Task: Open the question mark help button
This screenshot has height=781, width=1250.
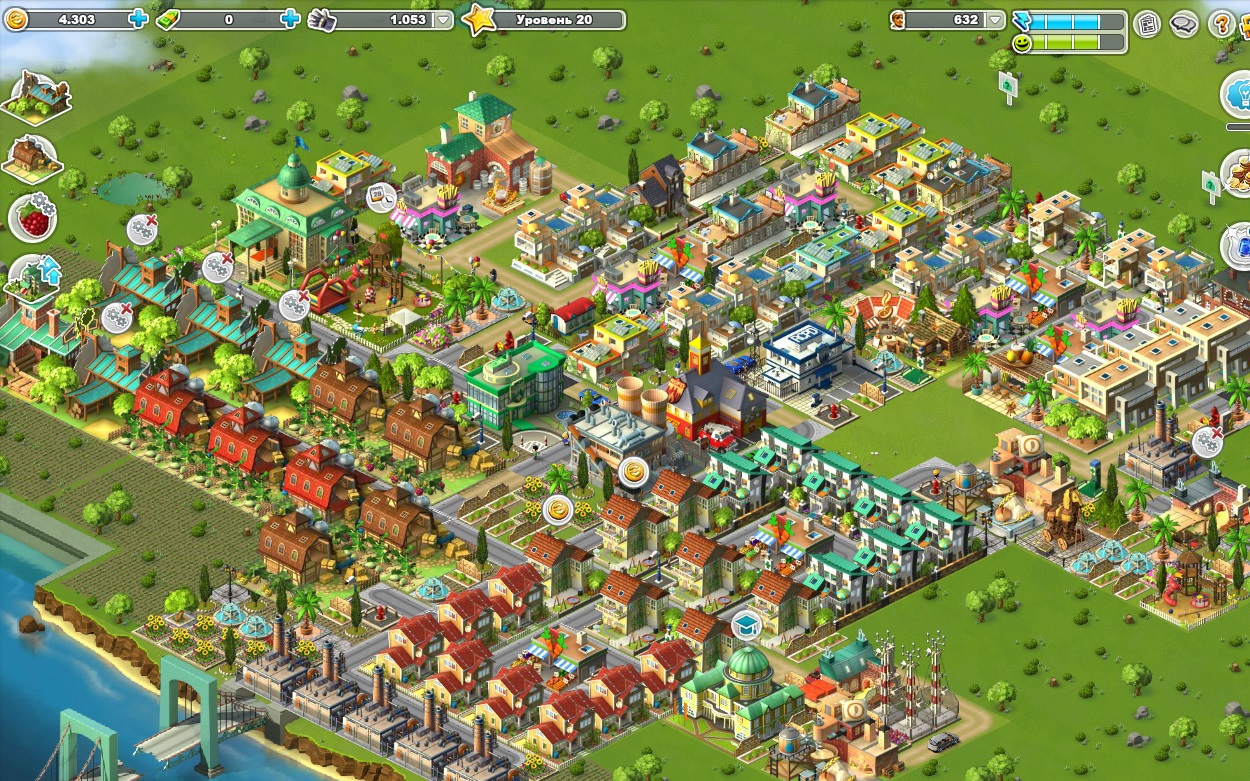Action: [1221, 23]
